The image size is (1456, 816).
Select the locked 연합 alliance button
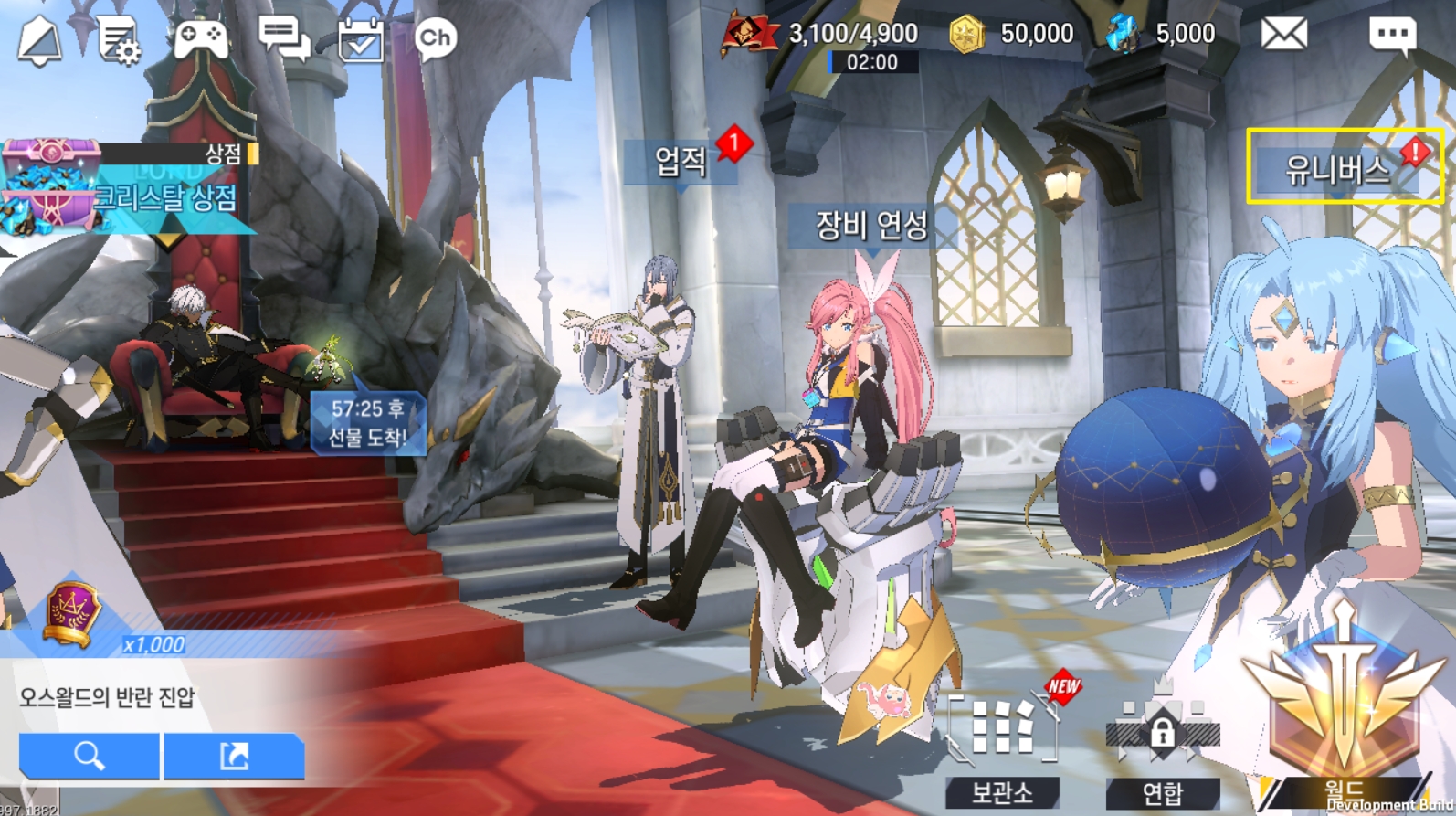(x=1162, y=749)
